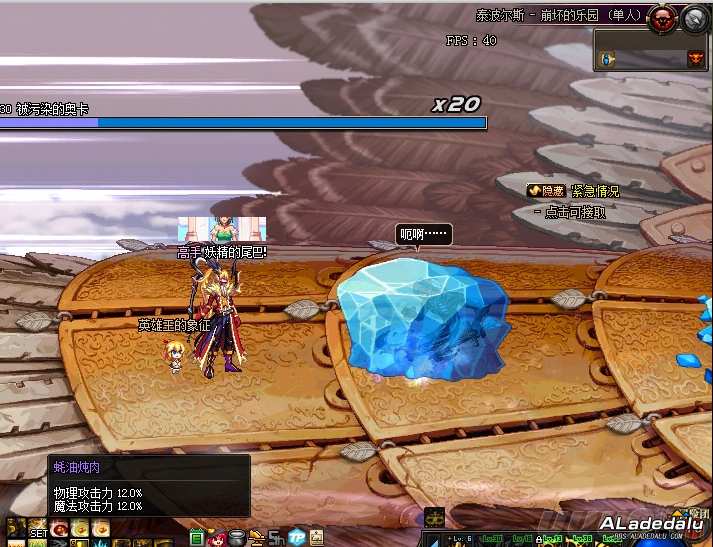
Task: Open the black cauldron icon
Action: pyautogui.click(x=236, y=538)
